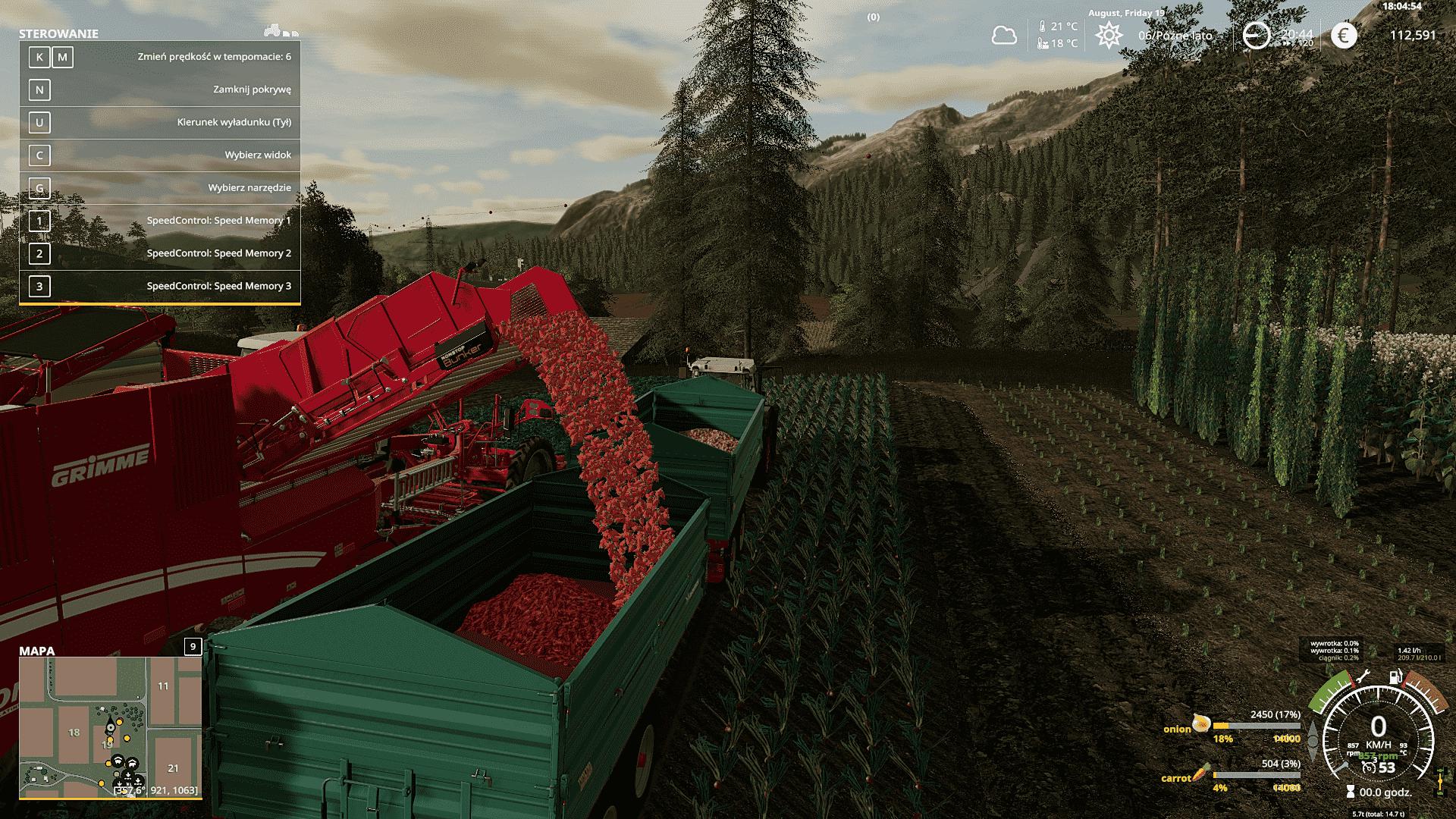Click the vehicle icons above the controls panel
Viewport: 1456px width, 819px height.
tap(281, 32)
